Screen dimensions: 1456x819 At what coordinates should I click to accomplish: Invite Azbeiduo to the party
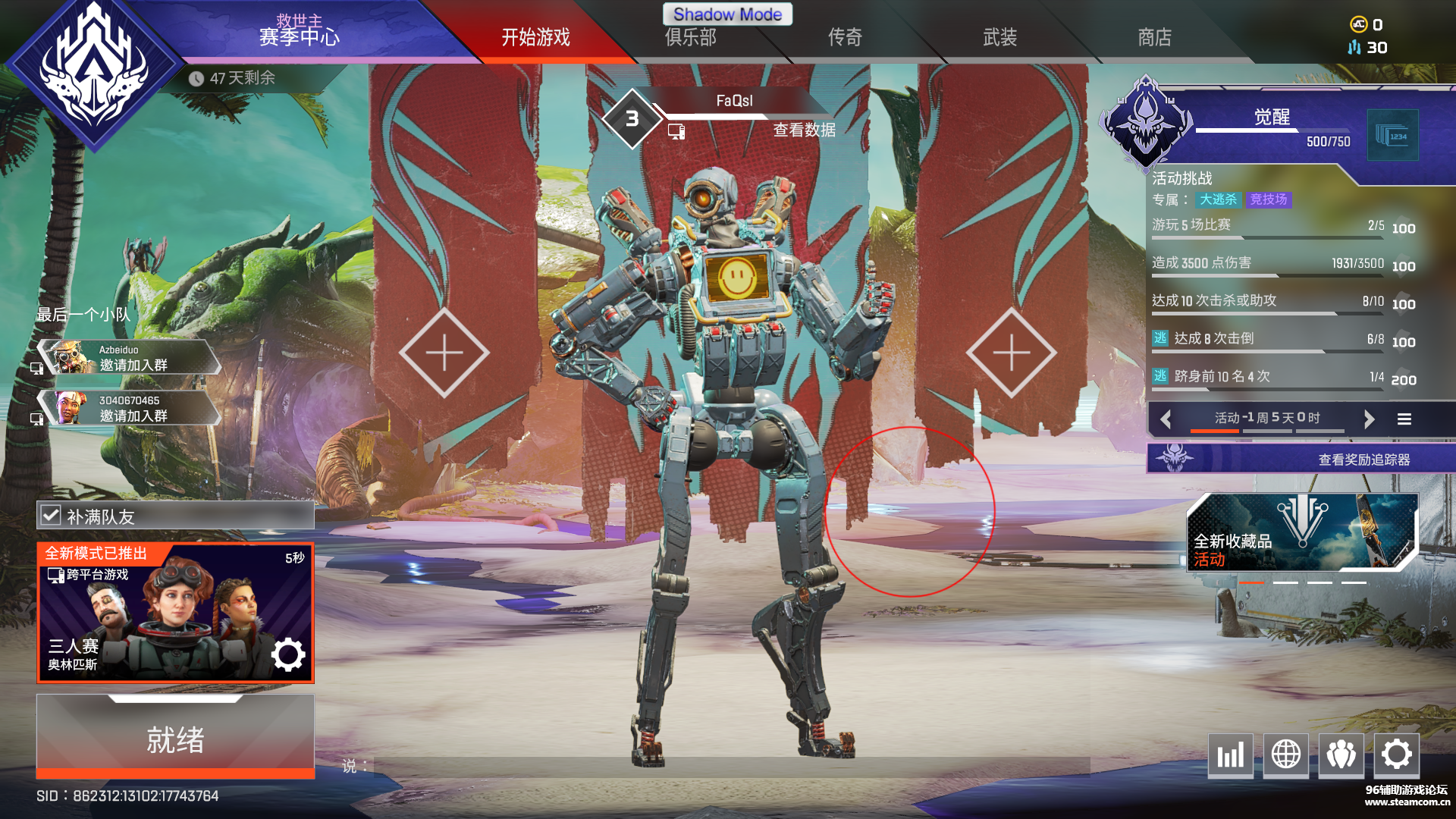(x=133, y=358)
